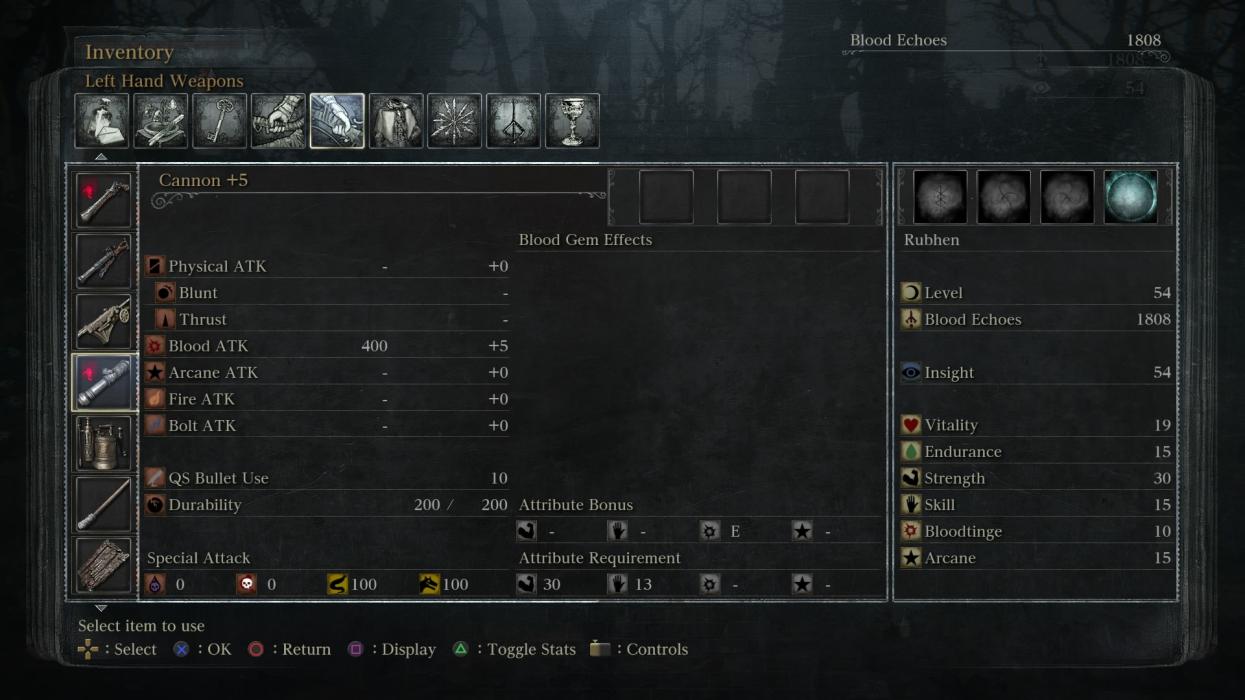Screen dimensions: 1245x700
Task: Choose the canister sprayer weapon slot
Action: click(x=103, y=443)
